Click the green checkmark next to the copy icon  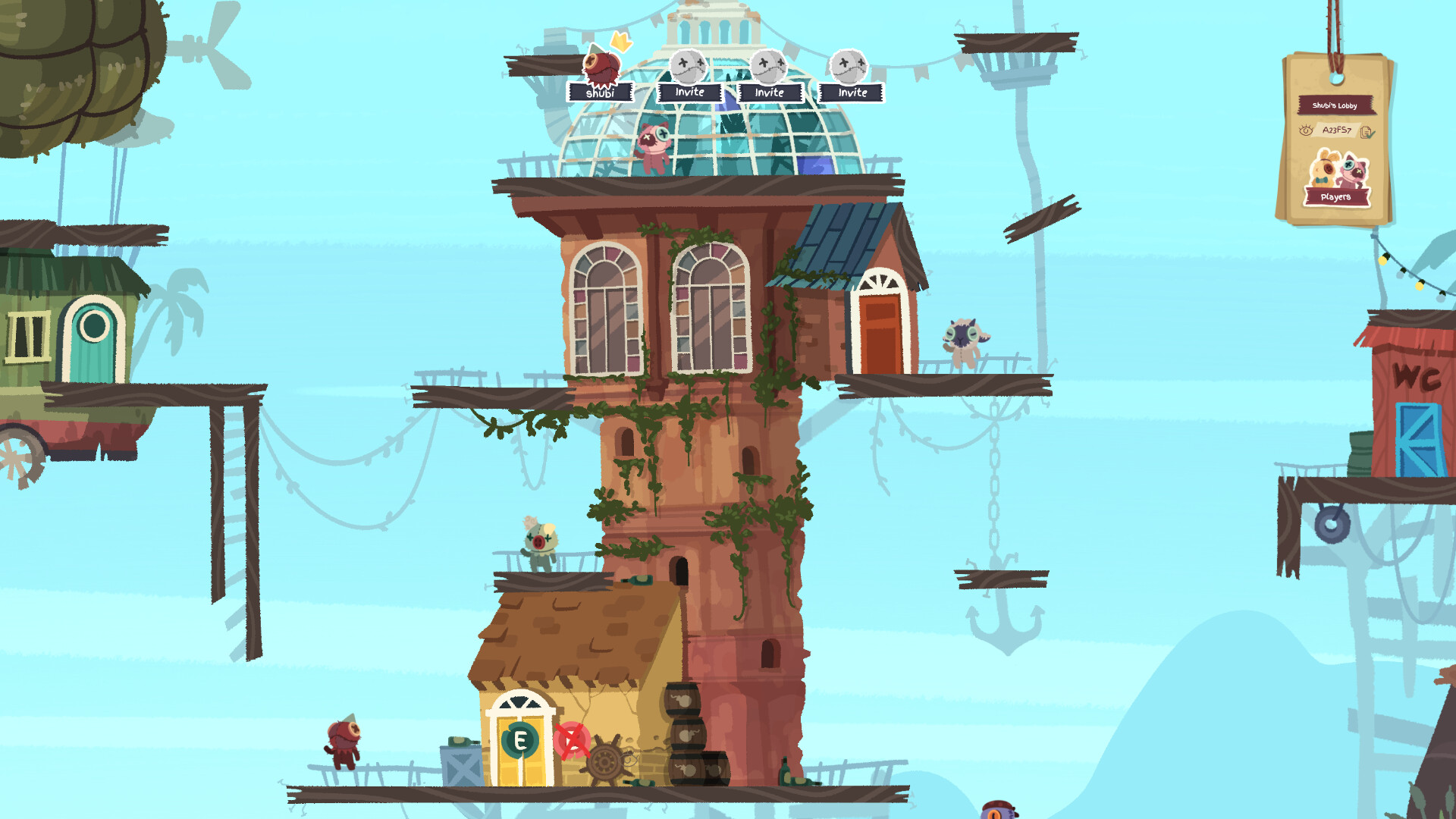(1370, 134)
